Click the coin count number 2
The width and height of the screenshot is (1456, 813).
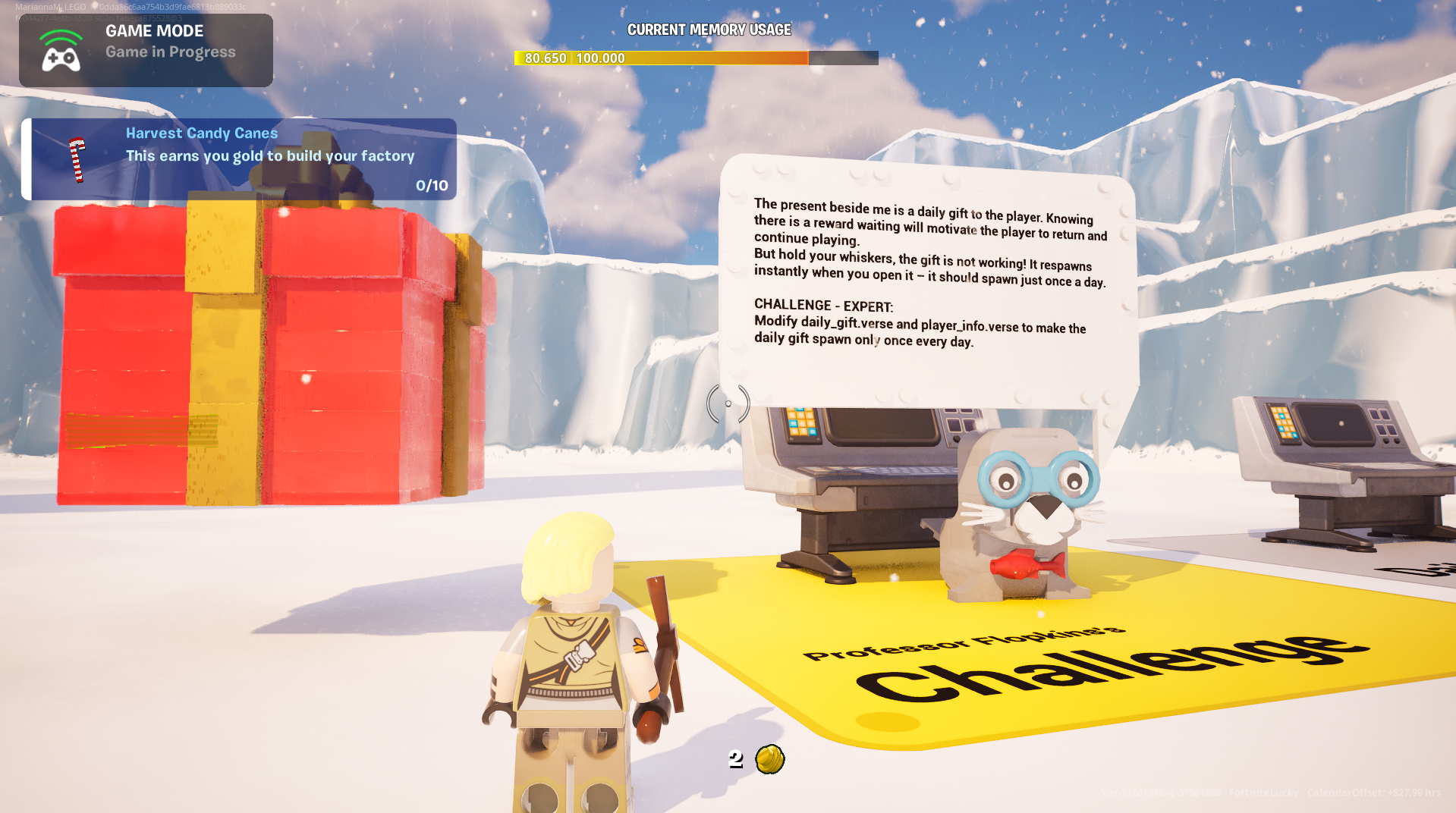point(734,760)
